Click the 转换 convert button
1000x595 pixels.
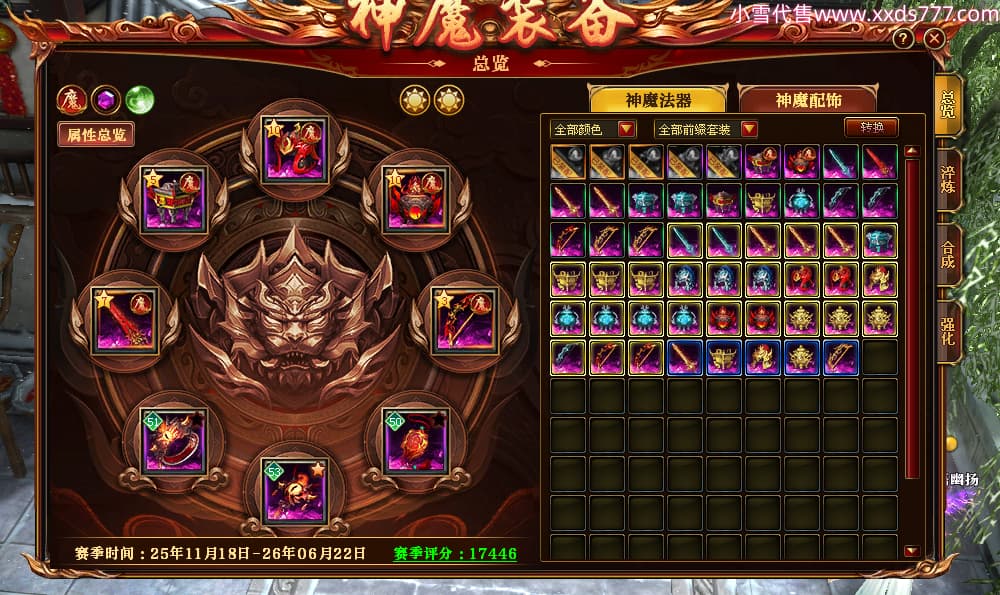(870, 127)
